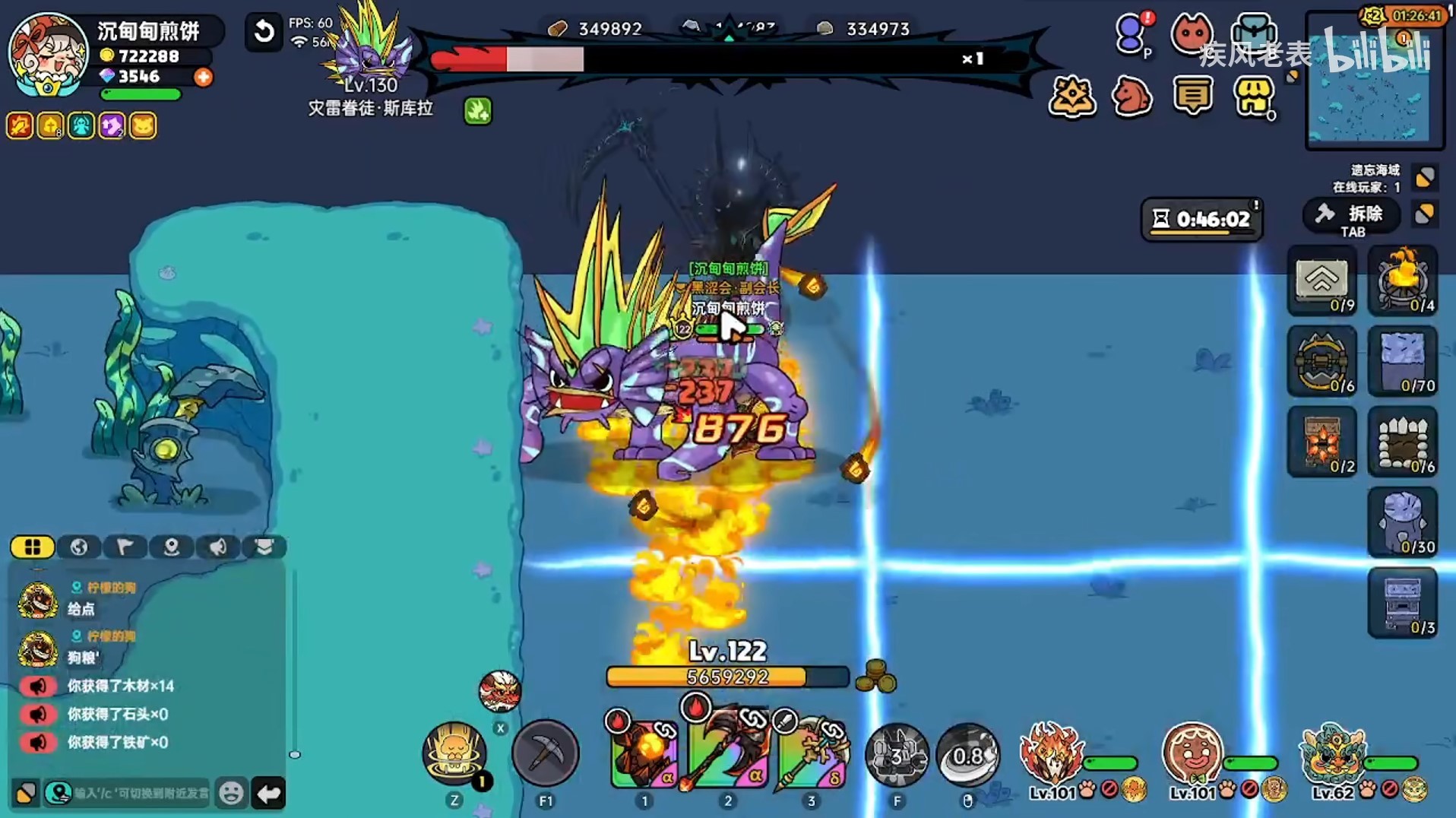Open the backpack inventory icon
Viewport: 1456px width, 818px height.
pyautogui.click(x=1253, y=34)
